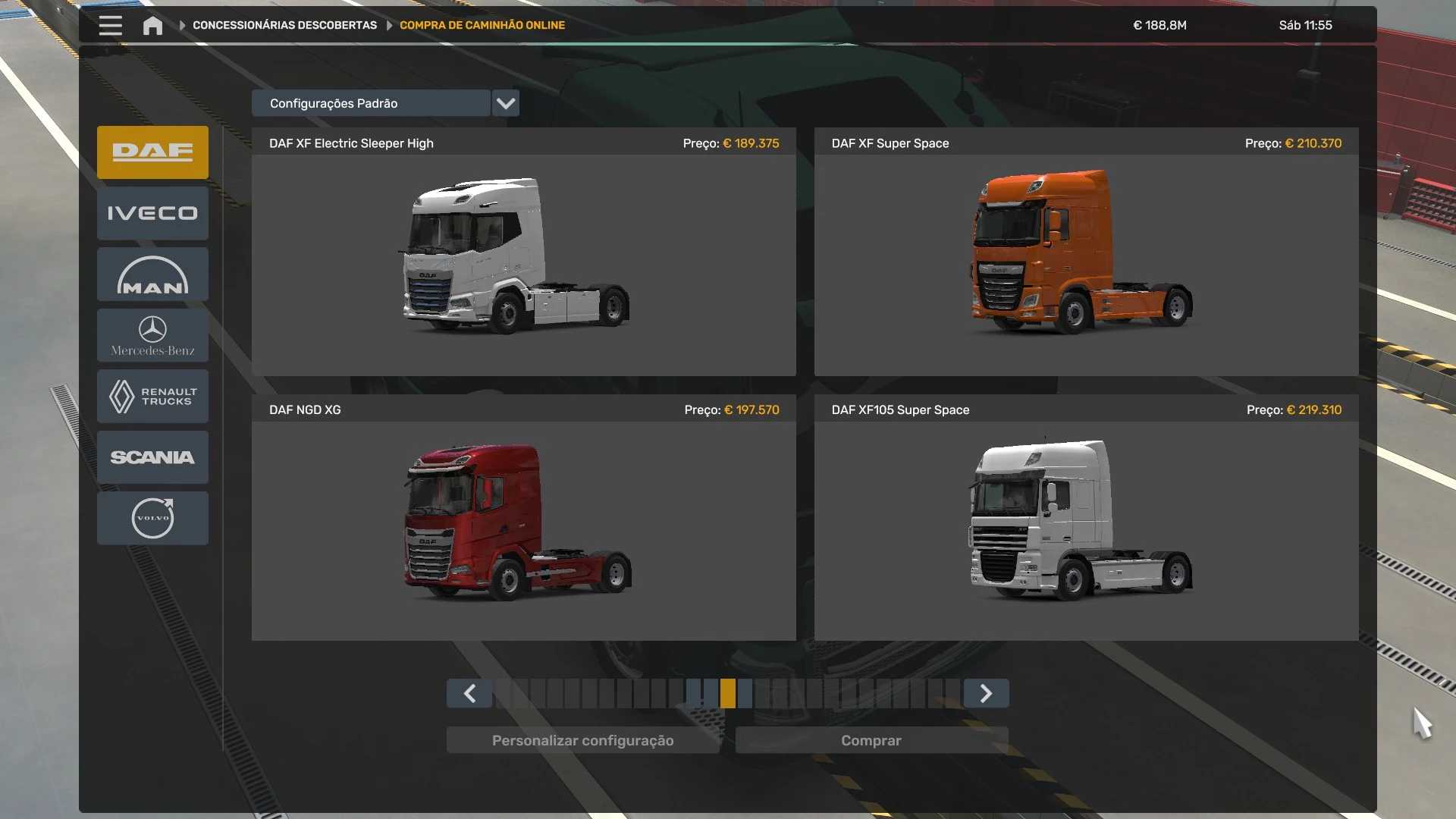Go to the previous page of trucks
Viewport: 1456px width, 819px height.
pyautogui.click(x=469, y=693)
